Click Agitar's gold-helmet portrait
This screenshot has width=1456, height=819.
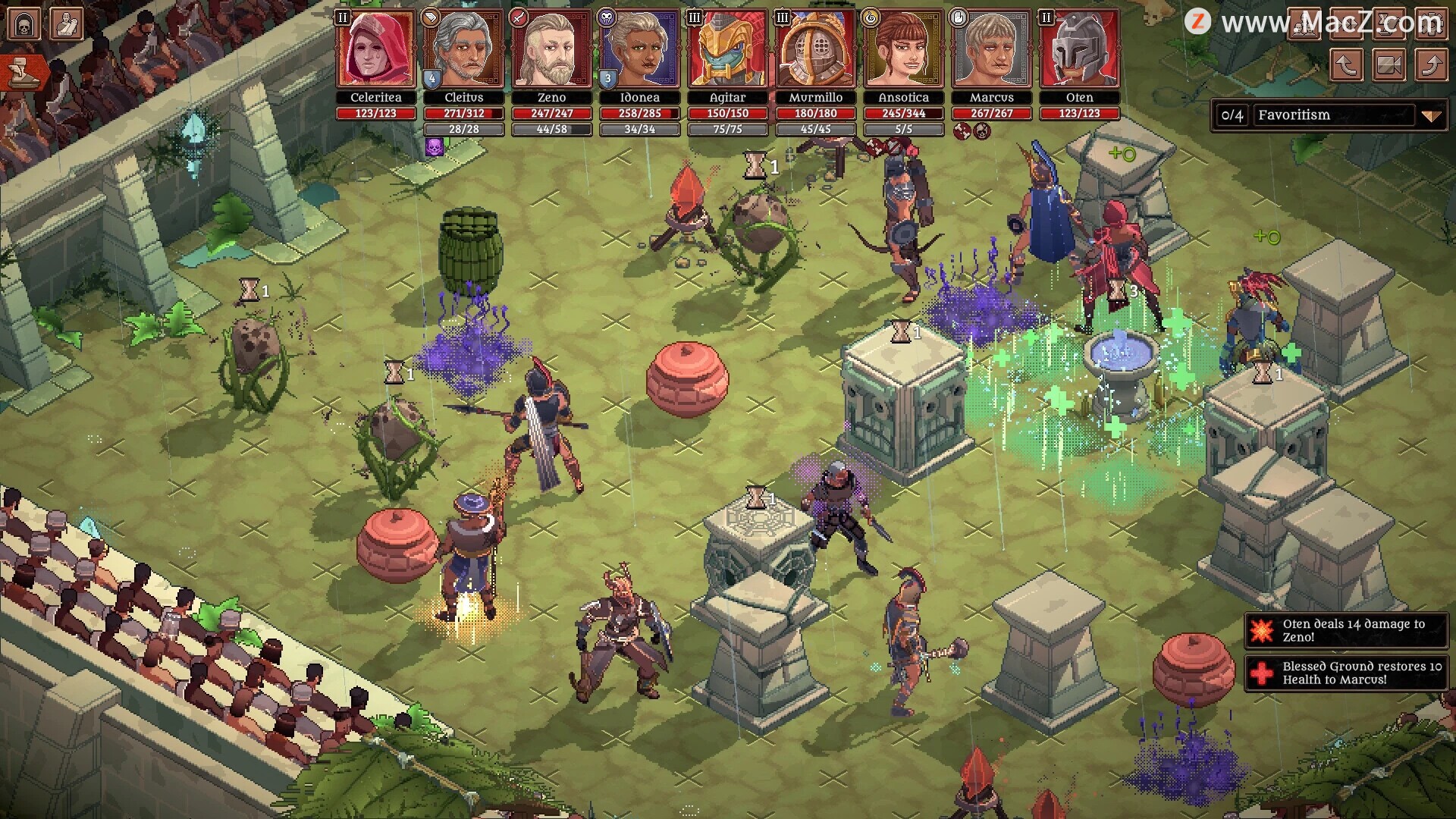pos(727,49)
